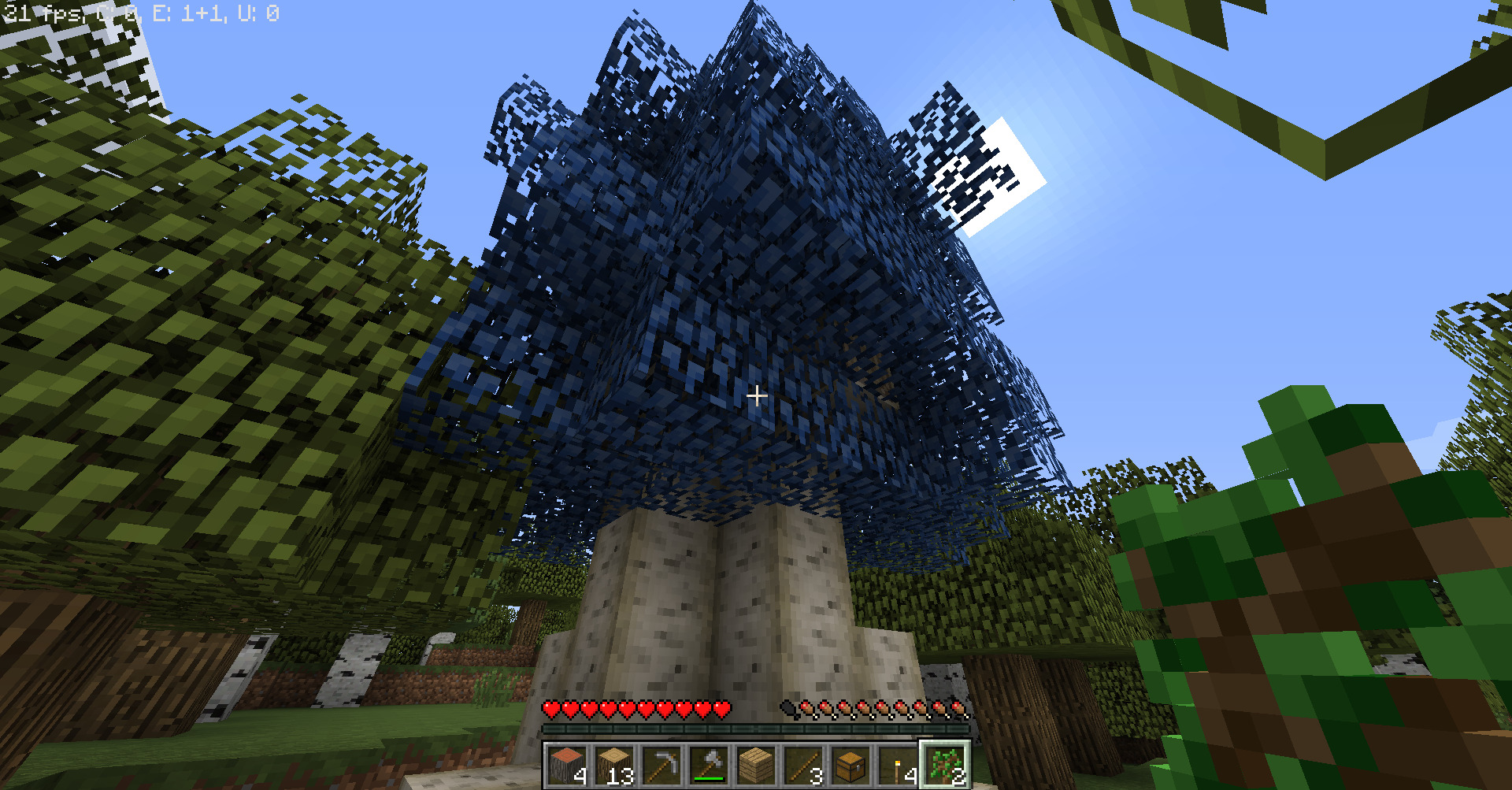Equip the stone axe with durability bar
The height and width of the screenshot is (790, 1512).
point(708,766)
